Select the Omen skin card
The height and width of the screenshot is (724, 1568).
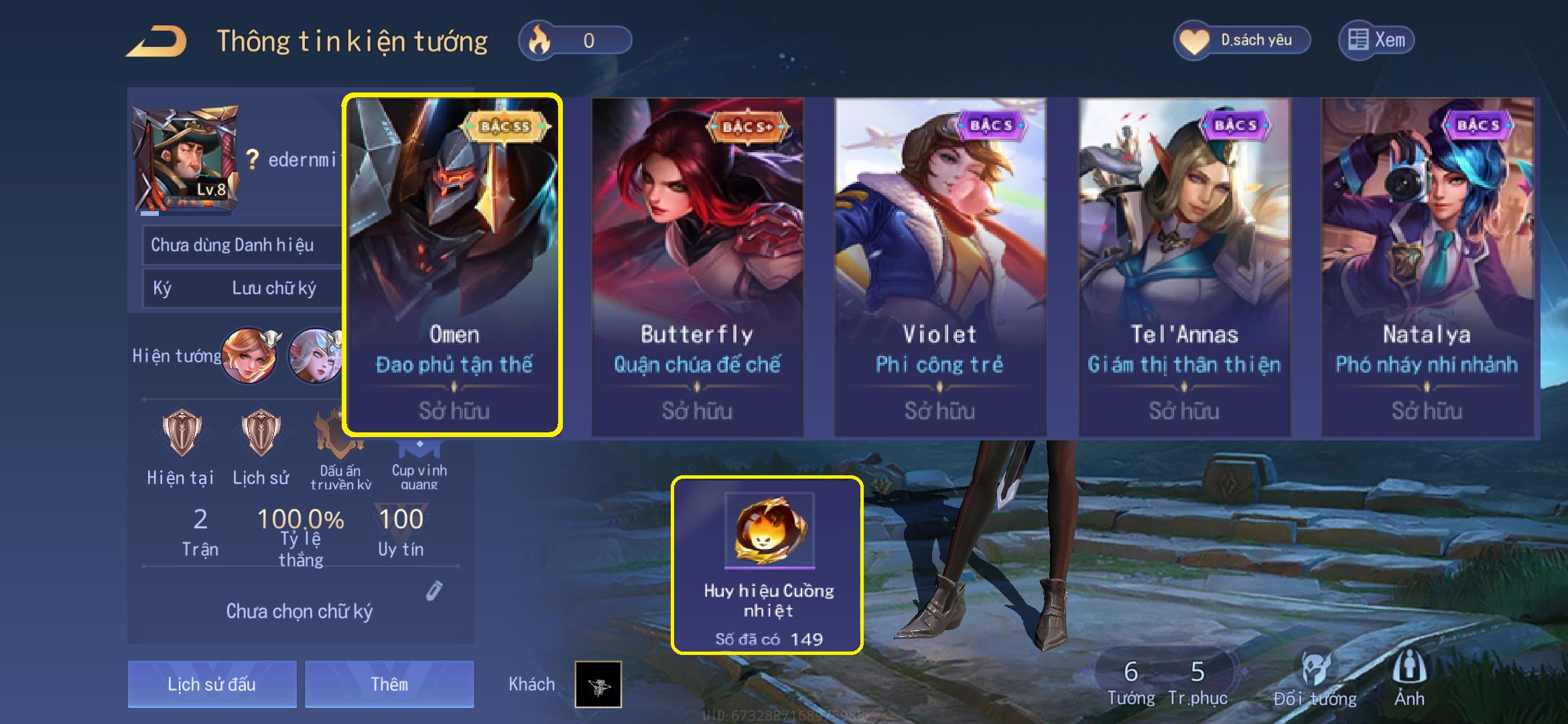pos(452,265)
